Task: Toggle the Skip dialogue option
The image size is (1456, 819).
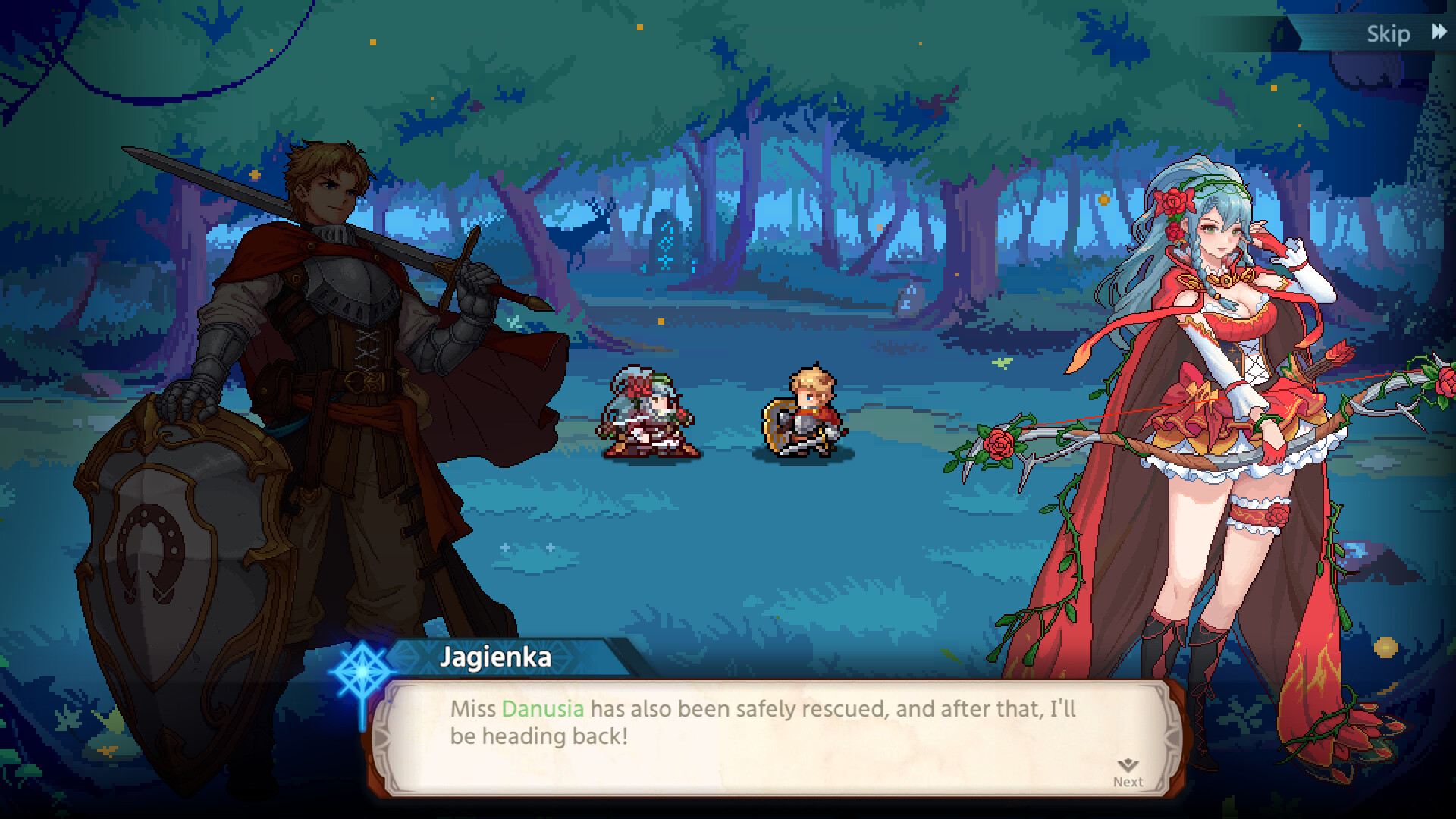Action: click(1389, 33)
